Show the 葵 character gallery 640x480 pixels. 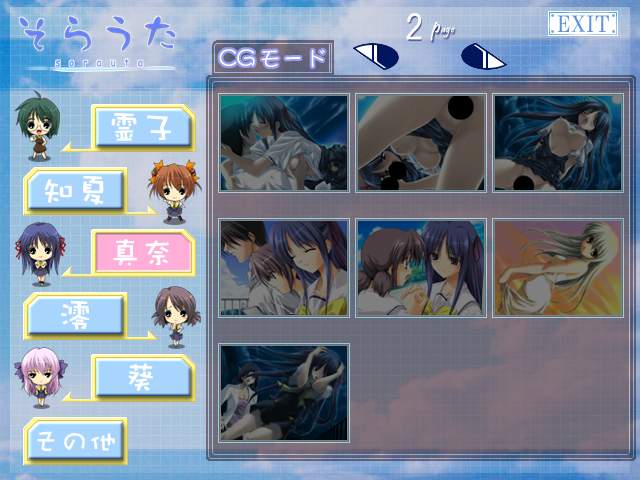point(142,377)
